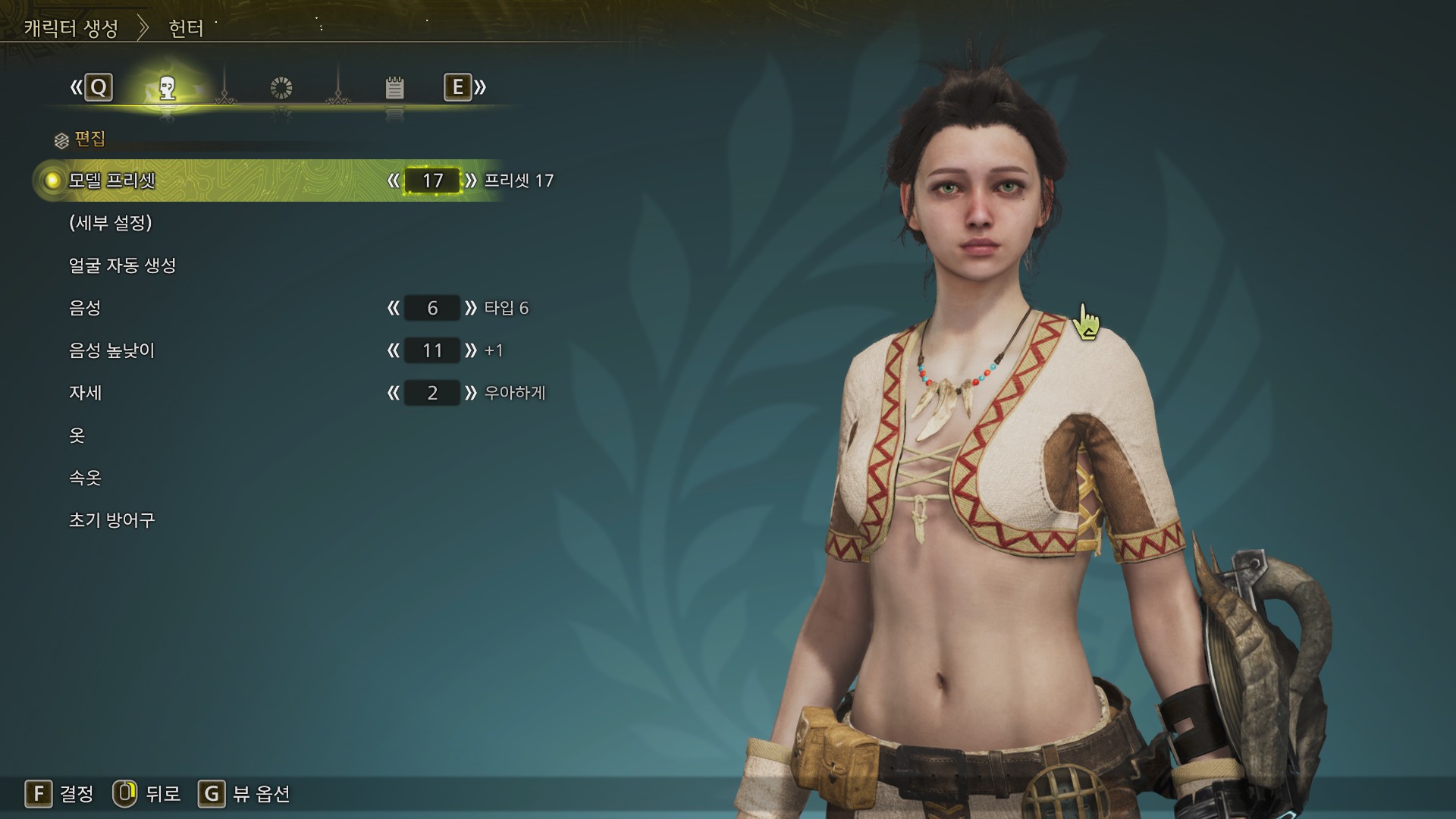The height and width of the screenshot is (819, 1456).
Task: Lower the voice pitch value
Action: pos(393,350)
